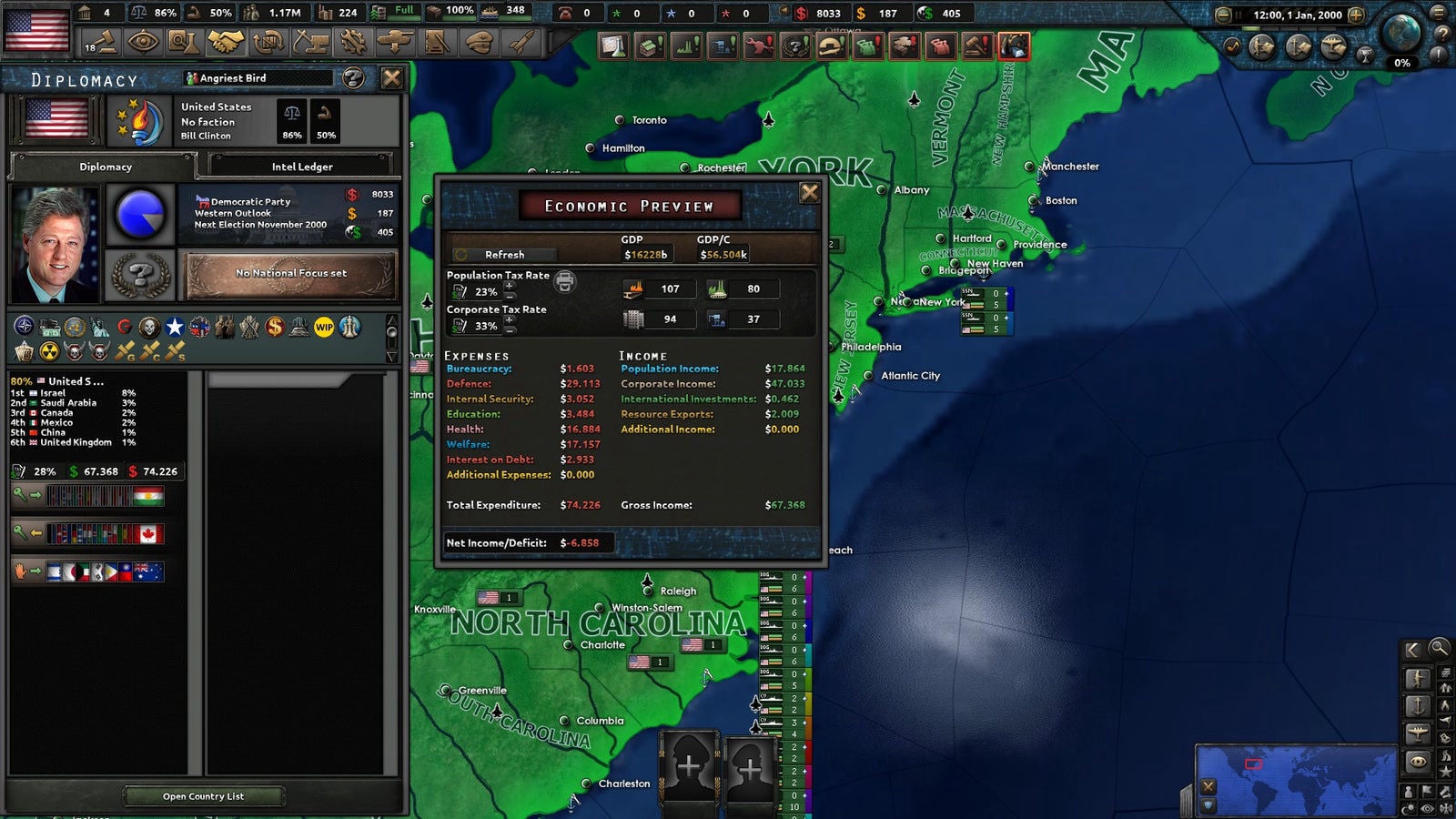
Task: Click No National Focus set to choose one
Action: point(289,273)
